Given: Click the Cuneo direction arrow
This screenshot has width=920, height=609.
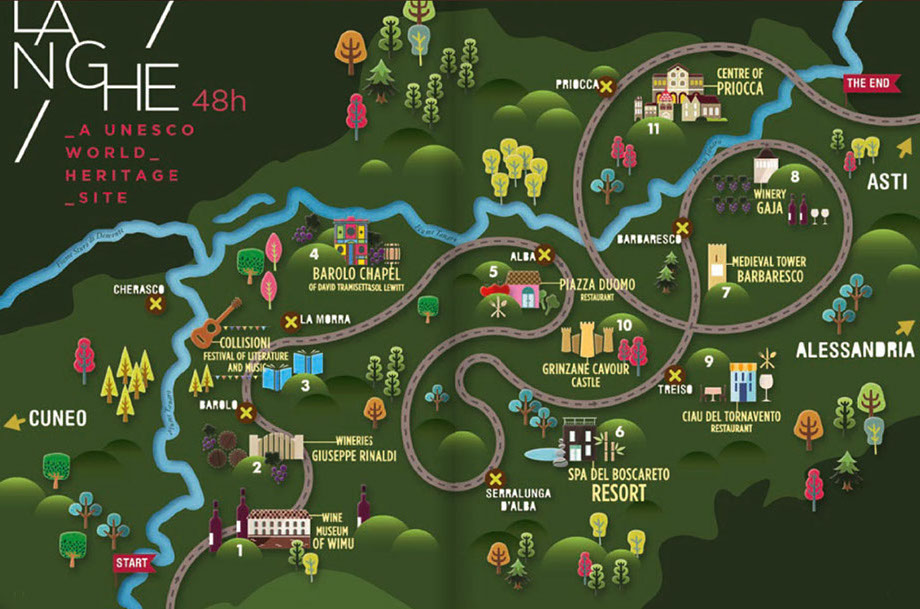Looking at the screenshot, I should pyautogui.click(x=15, y=422).
